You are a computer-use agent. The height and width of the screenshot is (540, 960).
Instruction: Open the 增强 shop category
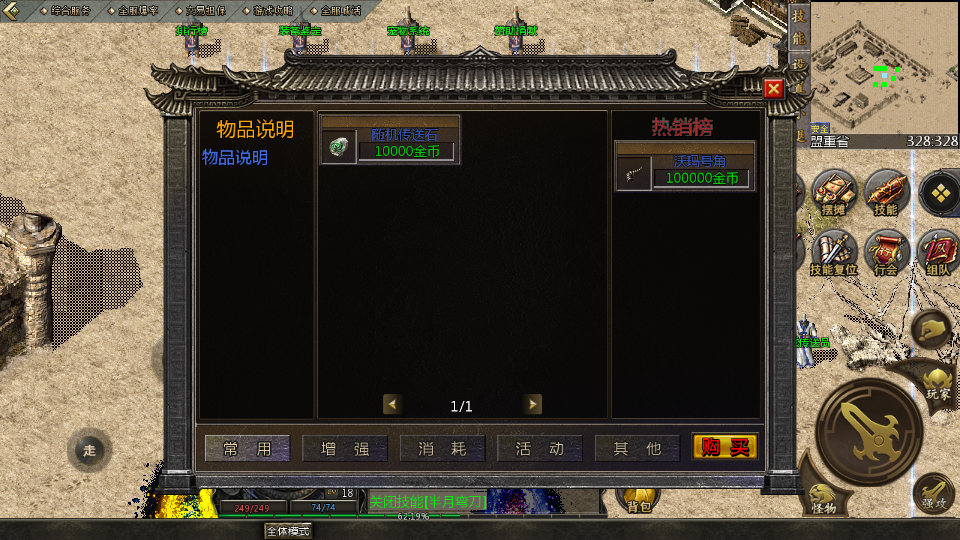point(345,449)
